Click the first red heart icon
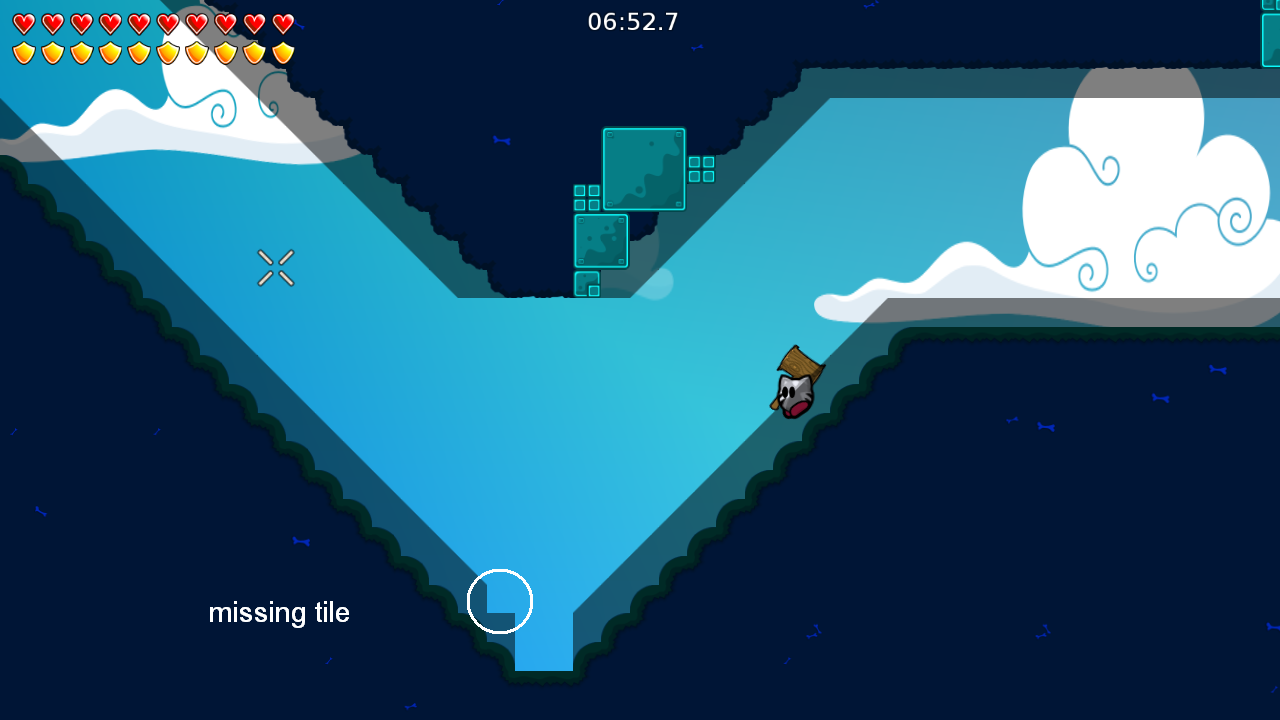 click(23, 22)
